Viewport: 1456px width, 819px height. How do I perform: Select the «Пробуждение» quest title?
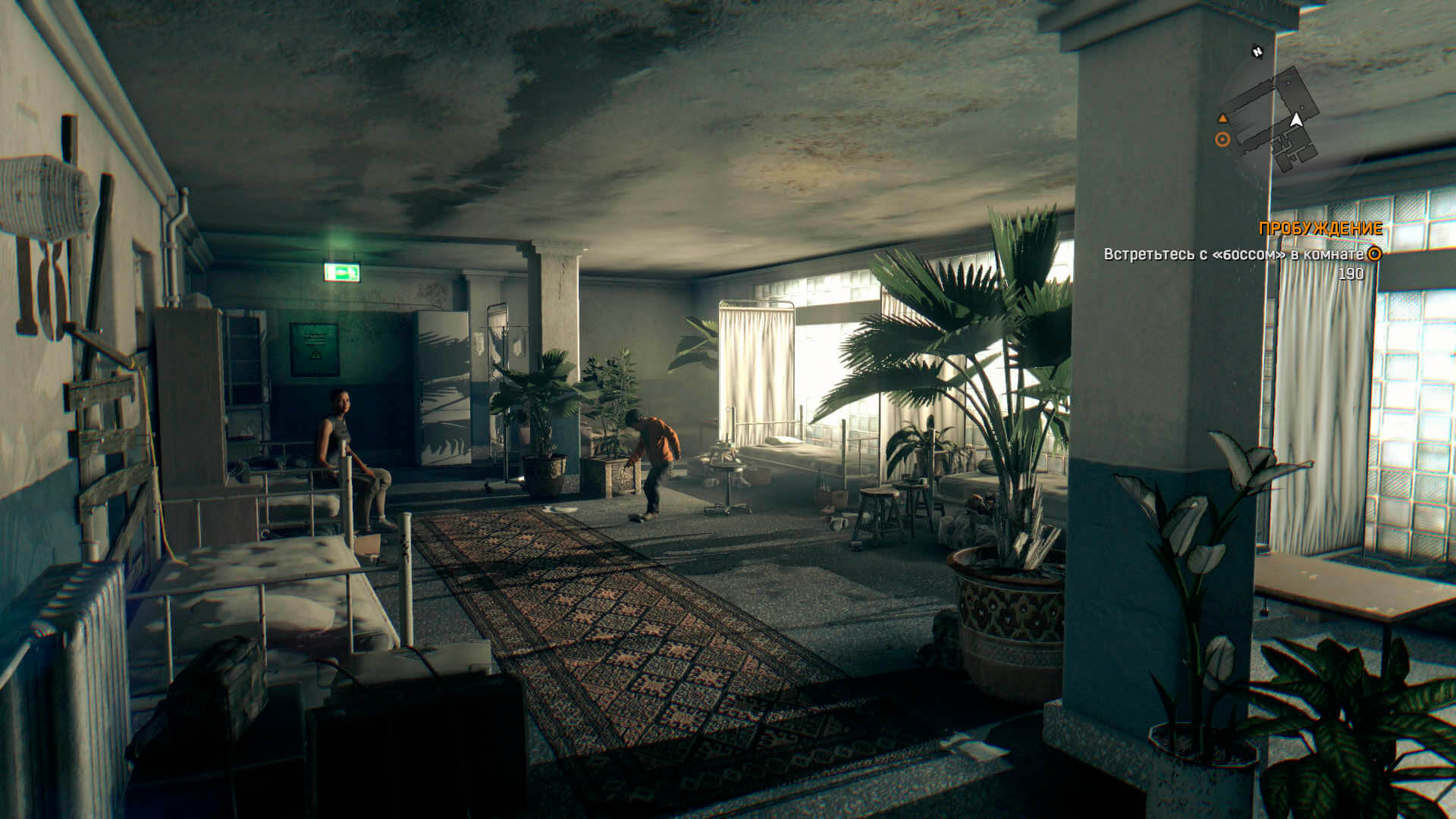tap(1319, 228)
